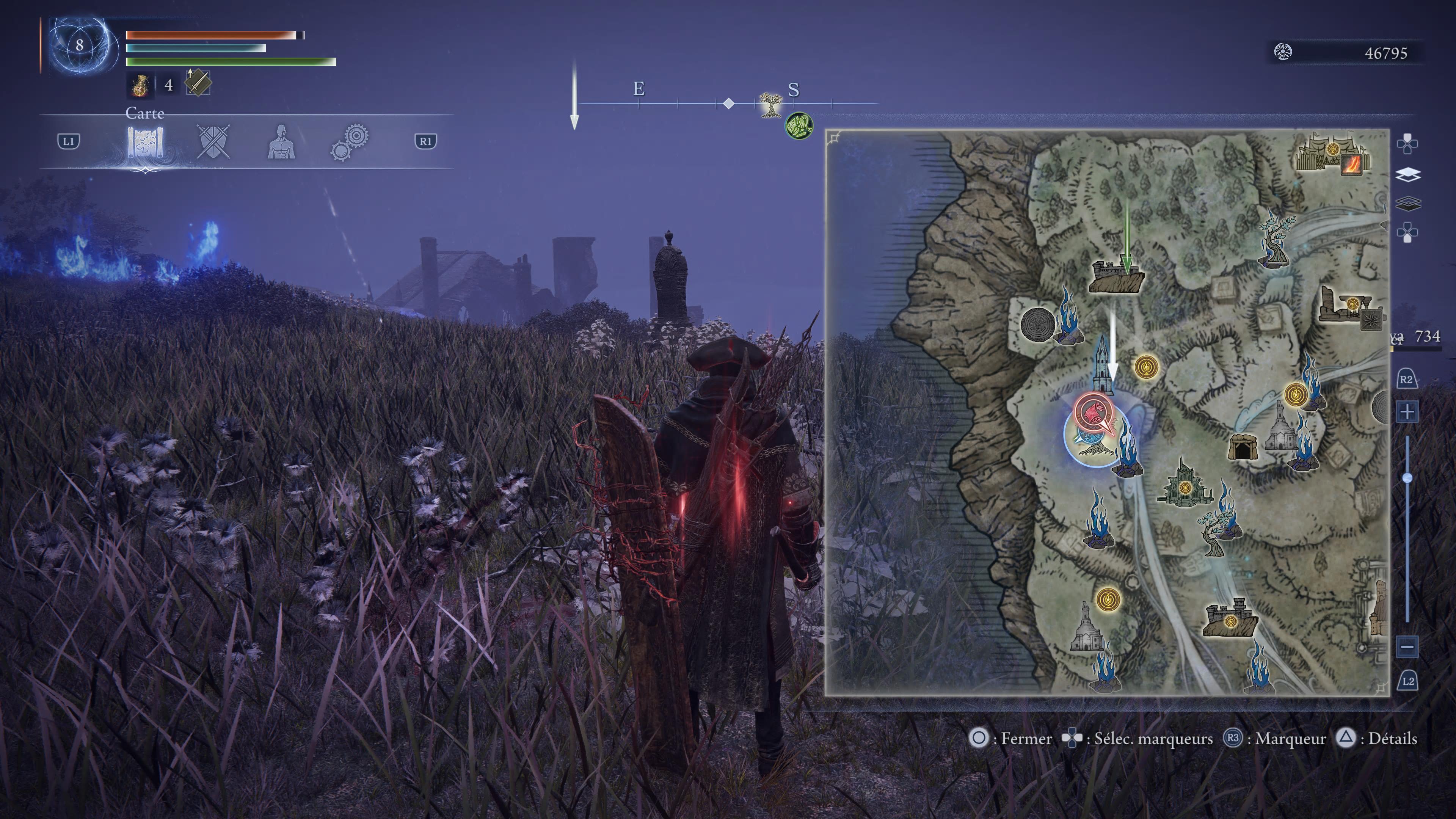1456x819 pixels.
Task: Choose the green cathedral map marker
Action: 1183,483
